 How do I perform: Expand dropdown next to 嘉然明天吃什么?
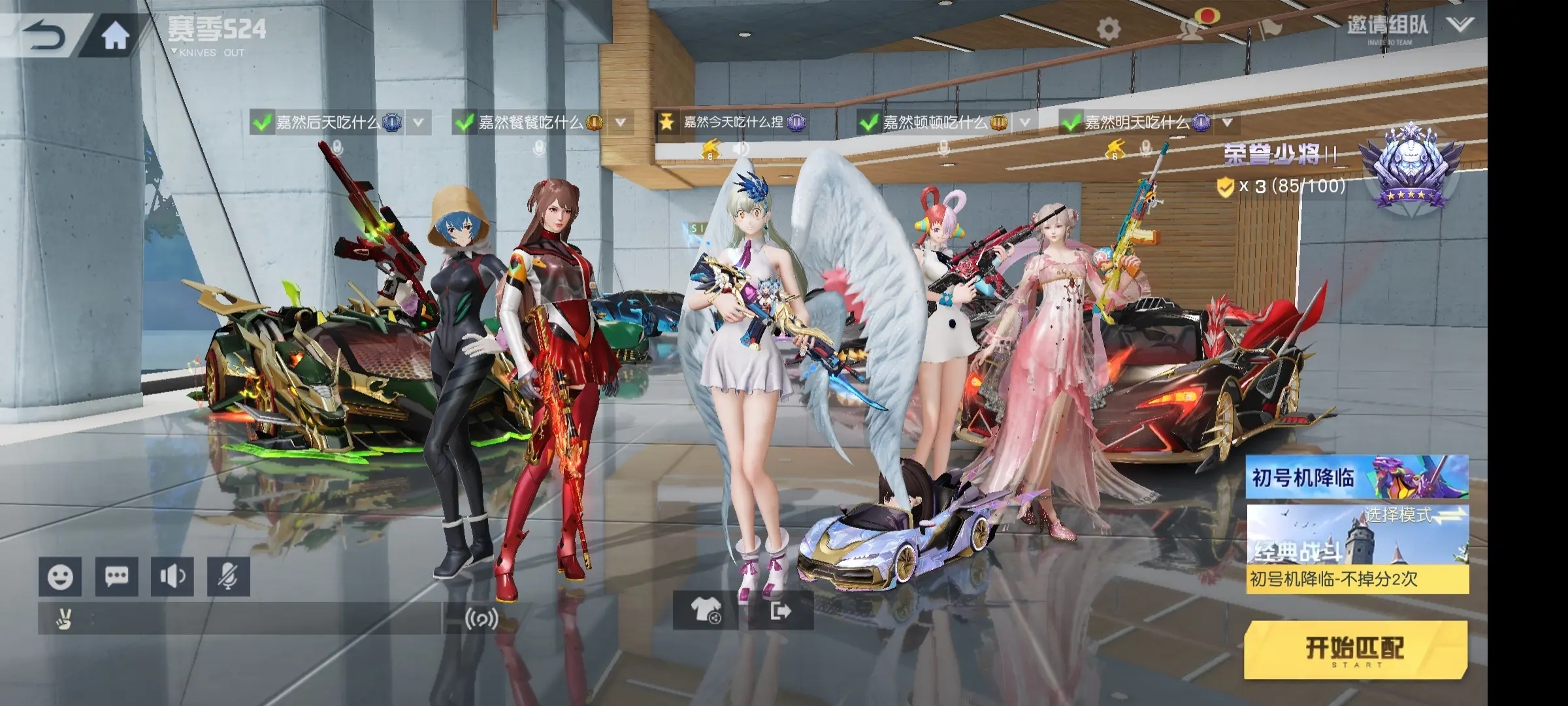[x=1227, y=122]
